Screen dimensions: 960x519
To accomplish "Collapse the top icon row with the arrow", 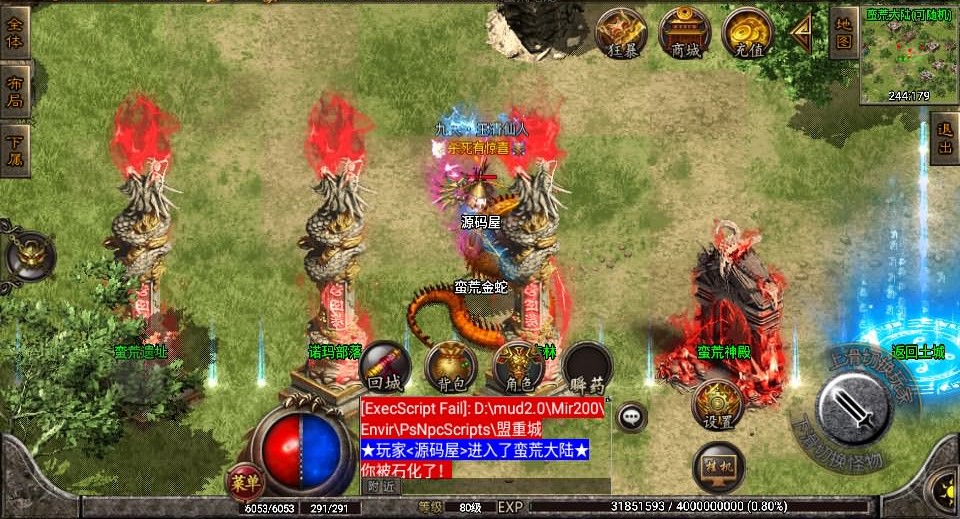I will pos(801,32).
